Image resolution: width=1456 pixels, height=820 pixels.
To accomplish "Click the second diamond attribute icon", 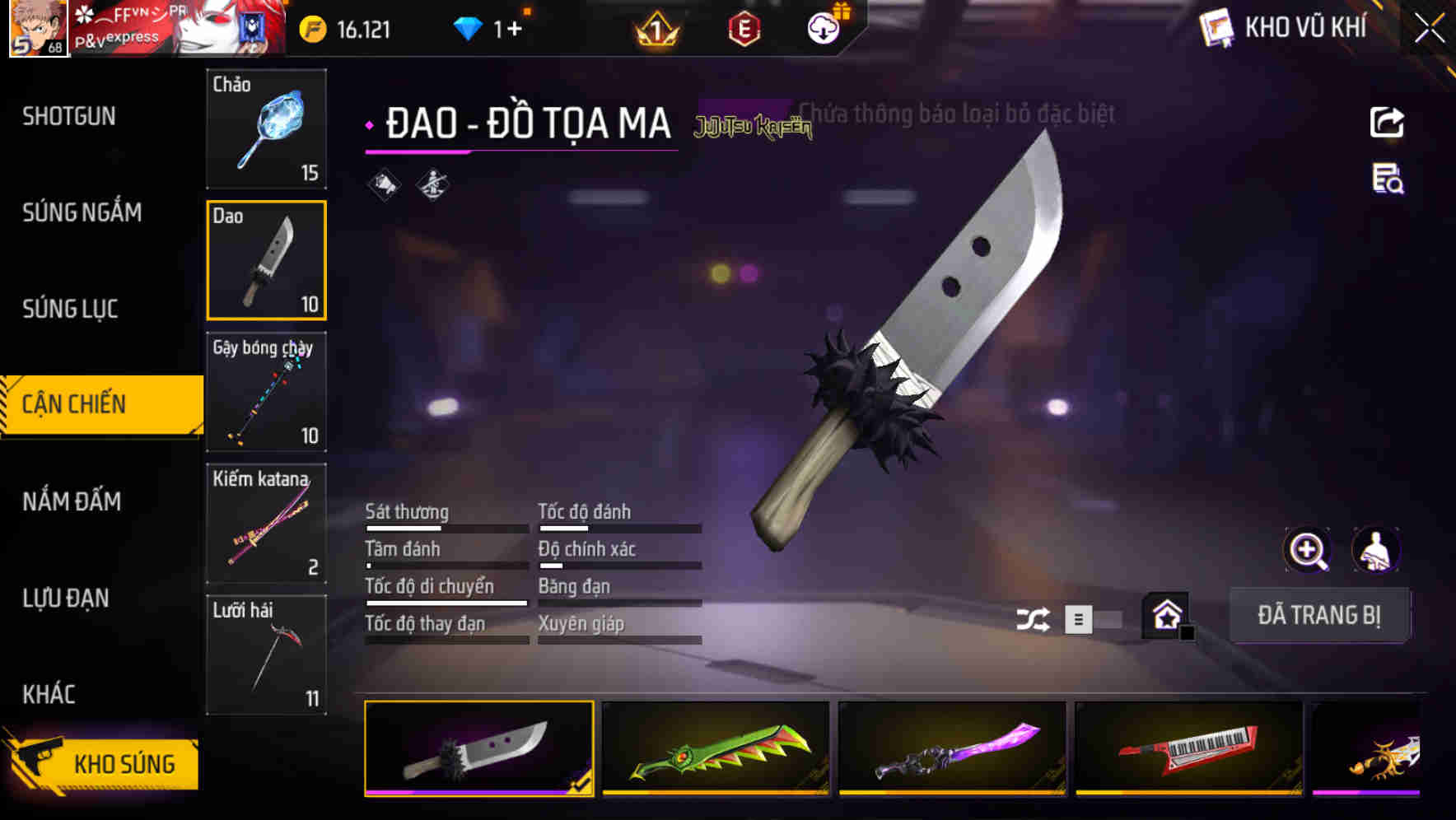I will [432, 184].
